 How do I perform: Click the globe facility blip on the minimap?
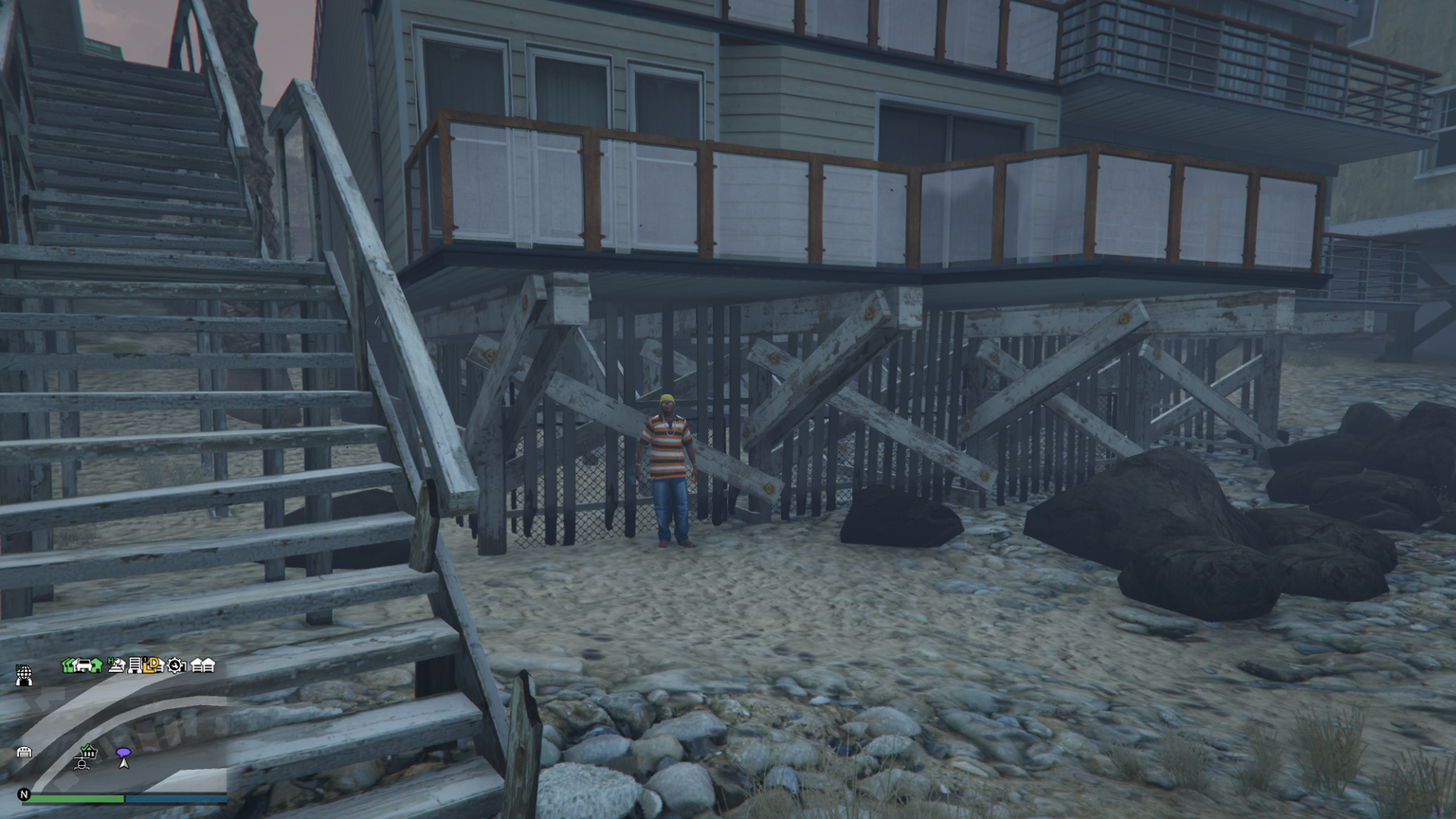[x=25, y=675]
